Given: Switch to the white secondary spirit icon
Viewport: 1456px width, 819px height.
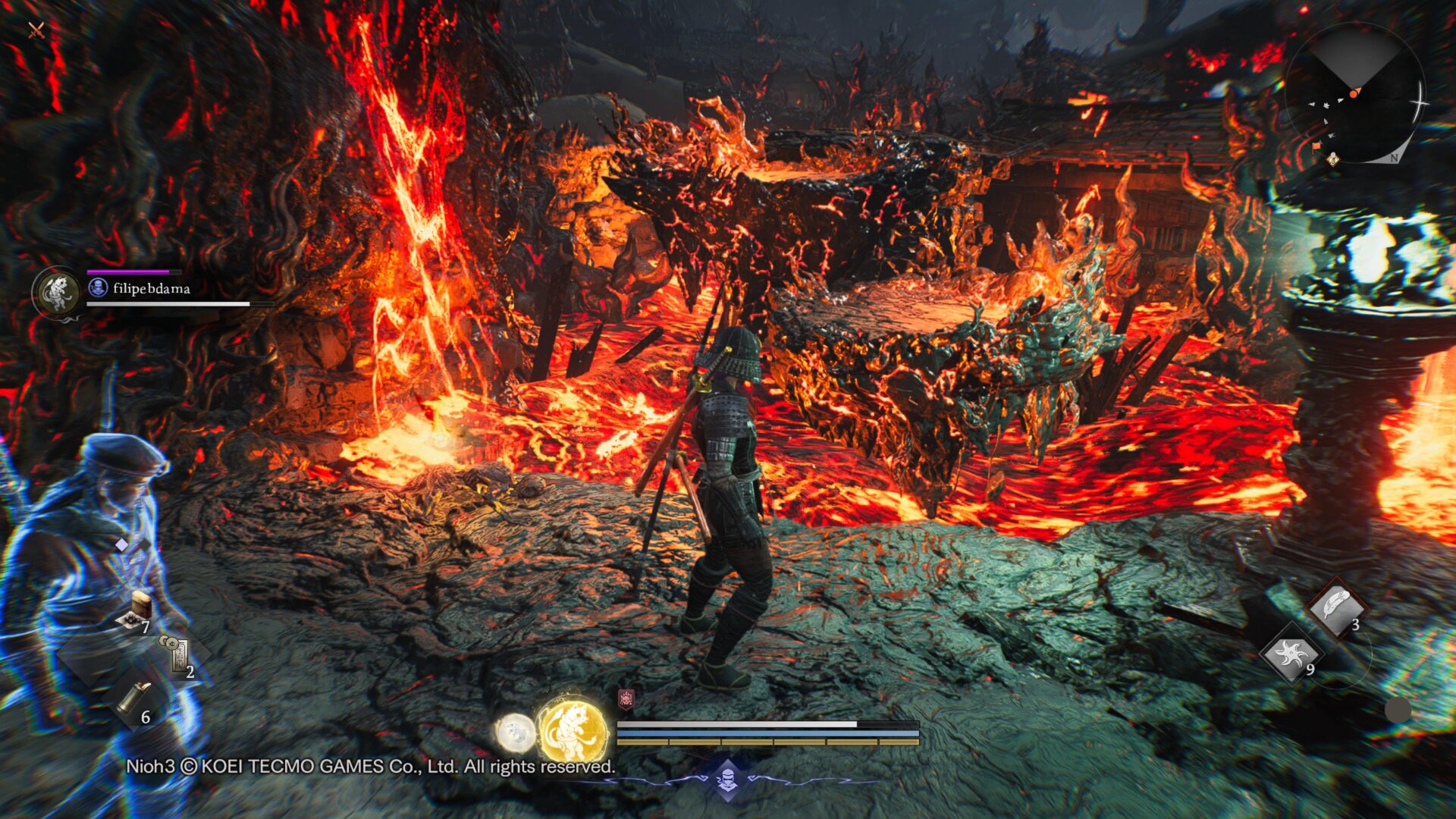Looking at the screenshot, I should pos(516,733).
